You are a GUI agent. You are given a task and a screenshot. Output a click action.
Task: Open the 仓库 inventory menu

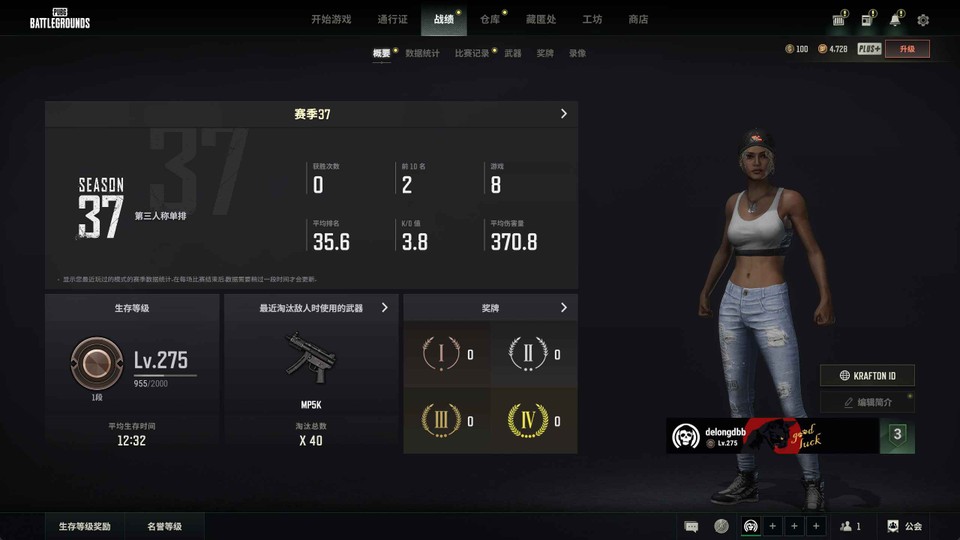[x=490, y=19]
